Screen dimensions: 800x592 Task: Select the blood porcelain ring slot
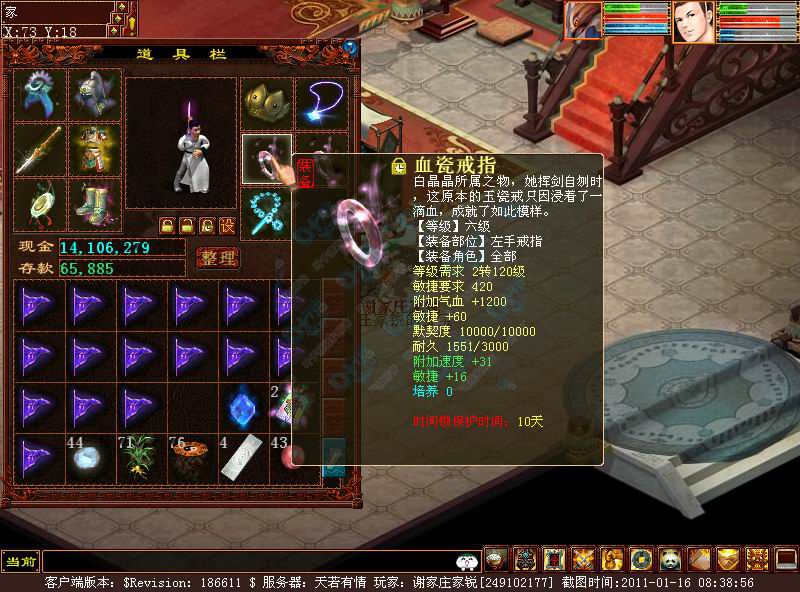click(x=266, y=158)
